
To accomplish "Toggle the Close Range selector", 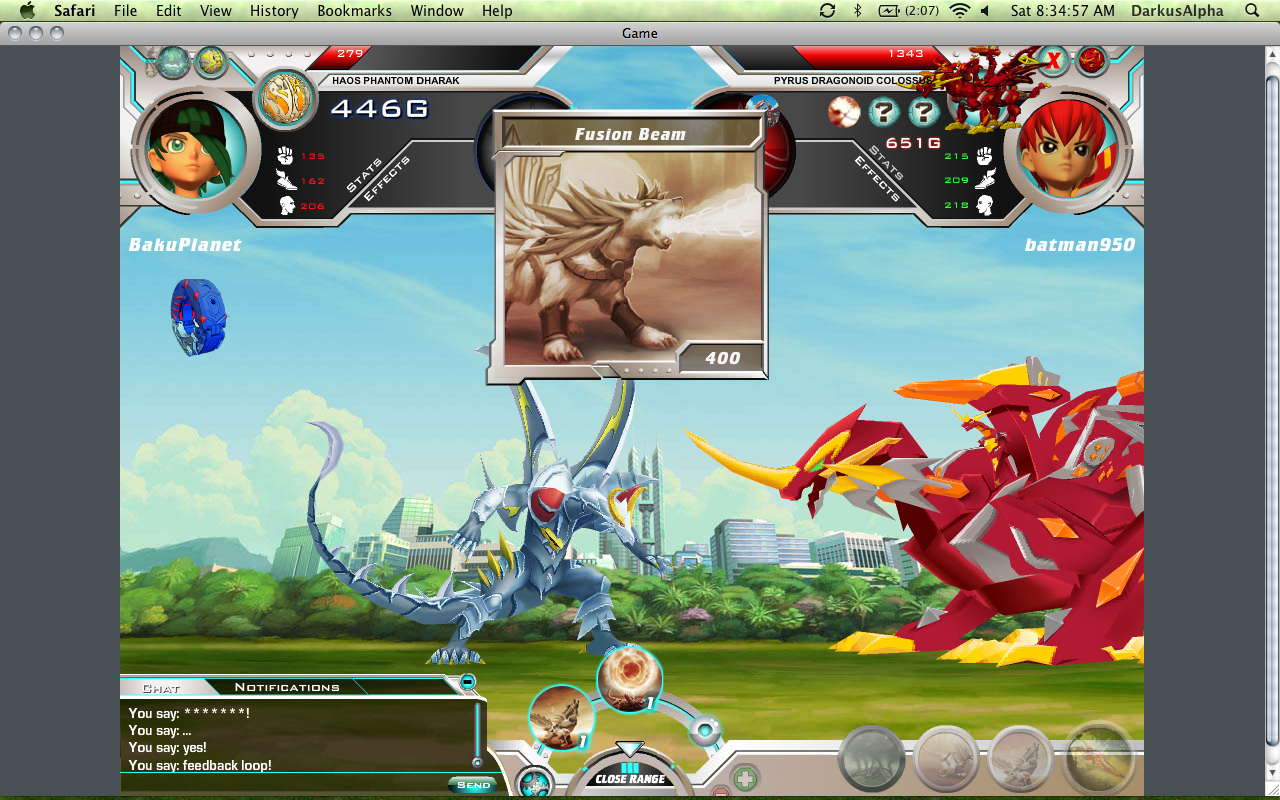I will pos(630,773).
